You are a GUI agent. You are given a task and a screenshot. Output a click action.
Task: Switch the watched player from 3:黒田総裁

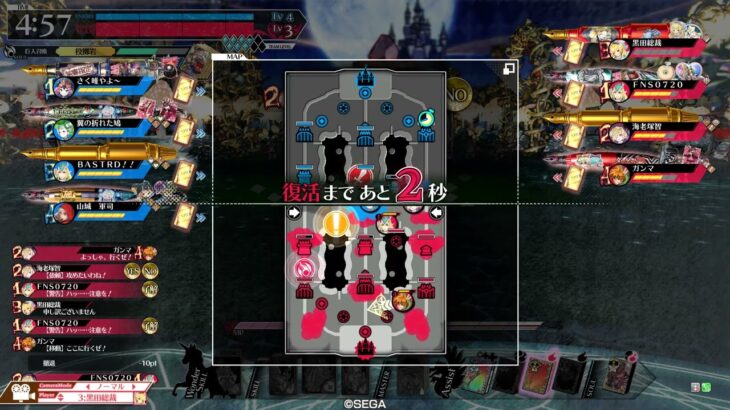point(108,397)
